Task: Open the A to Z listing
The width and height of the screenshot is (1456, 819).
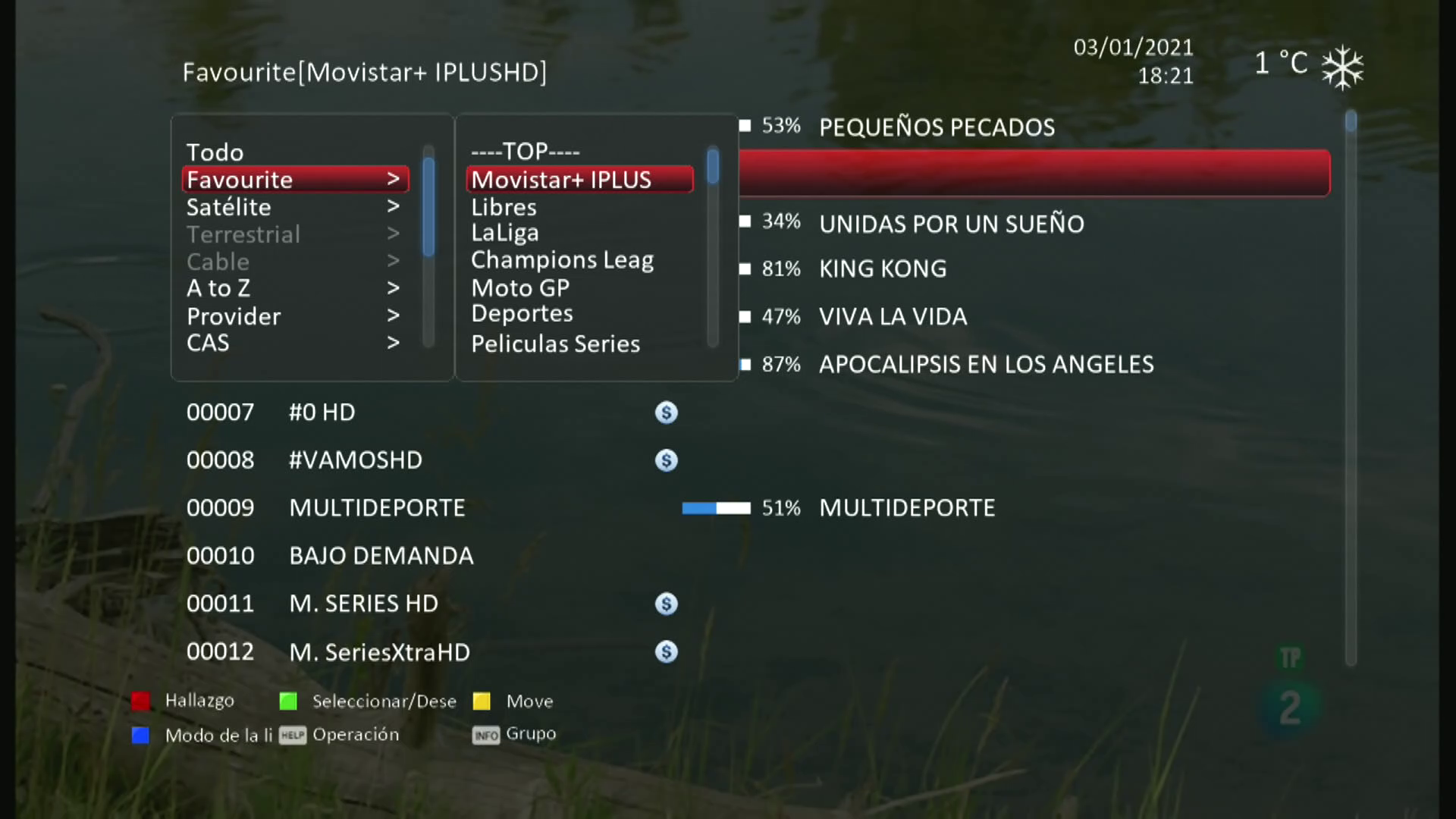Action: click(x=218, y=288)
